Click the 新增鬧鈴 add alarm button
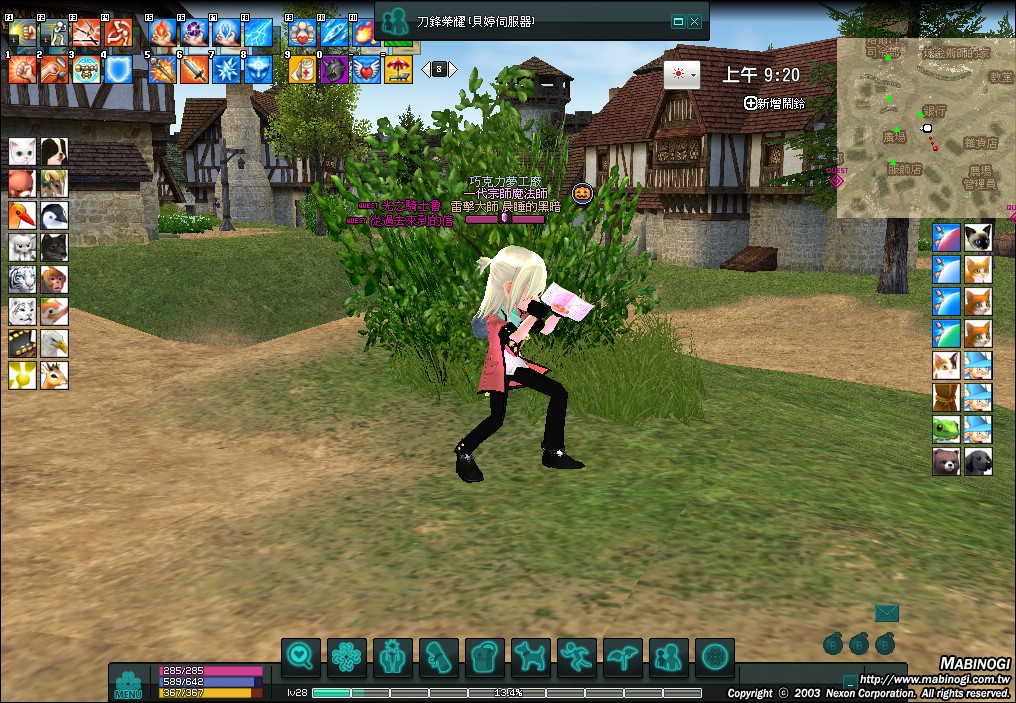 (774, 103)
